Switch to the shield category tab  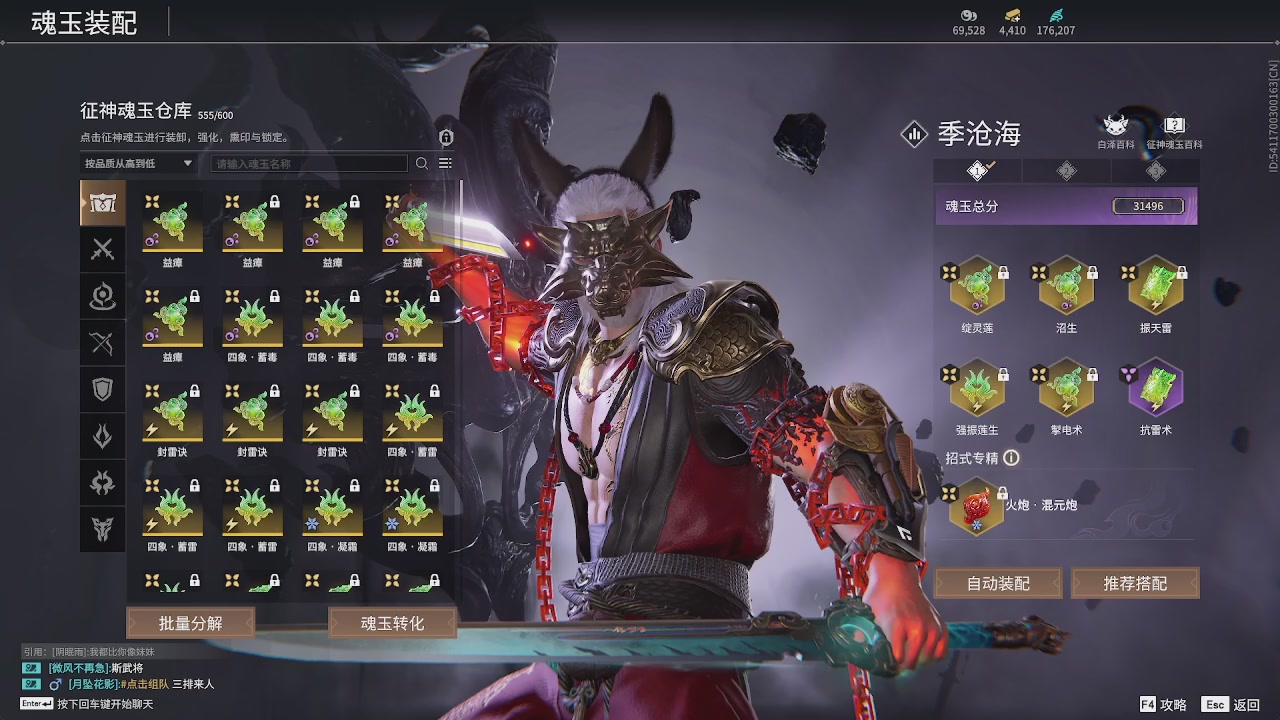103,390
